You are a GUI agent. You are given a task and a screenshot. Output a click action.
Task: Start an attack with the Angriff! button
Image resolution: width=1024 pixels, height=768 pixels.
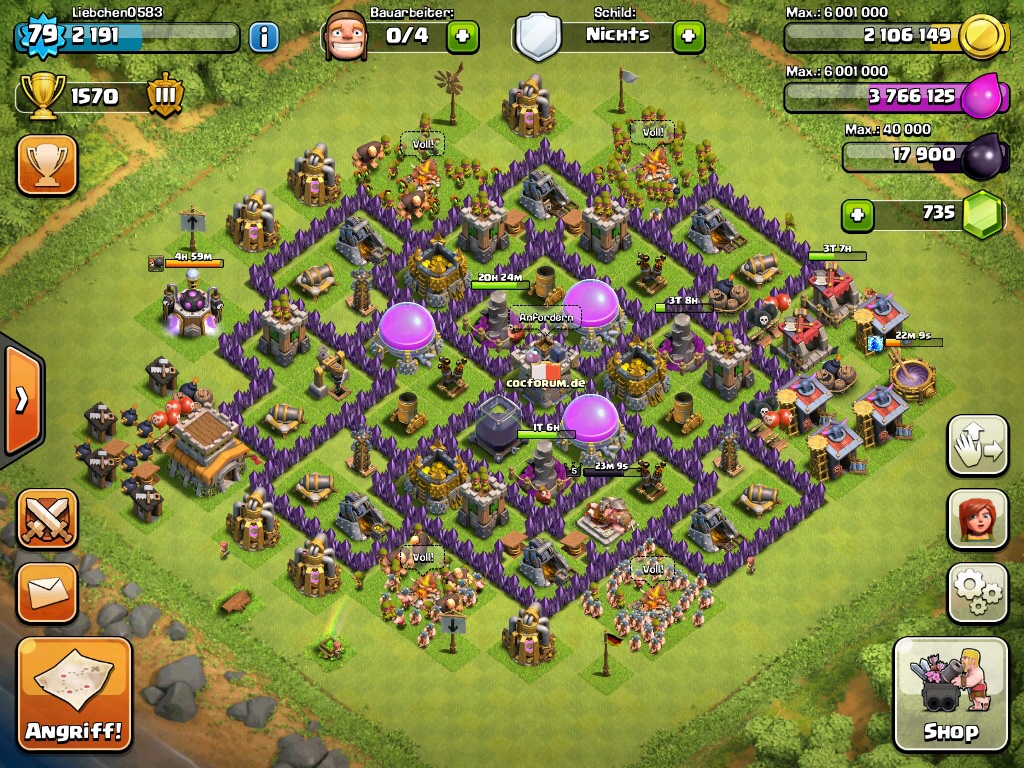pos(75,694)
